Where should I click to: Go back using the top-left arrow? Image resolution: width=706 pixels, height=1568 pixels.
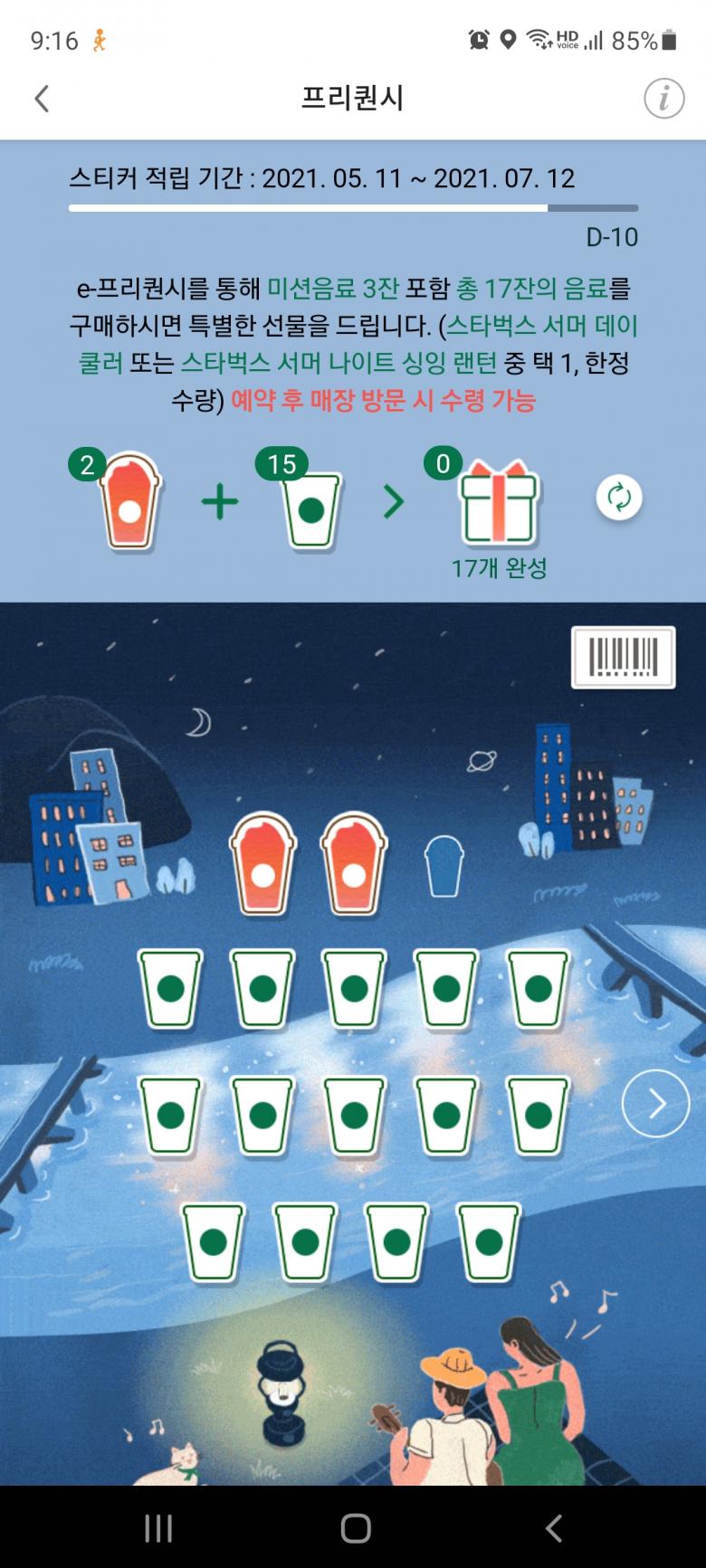(42, 99)
